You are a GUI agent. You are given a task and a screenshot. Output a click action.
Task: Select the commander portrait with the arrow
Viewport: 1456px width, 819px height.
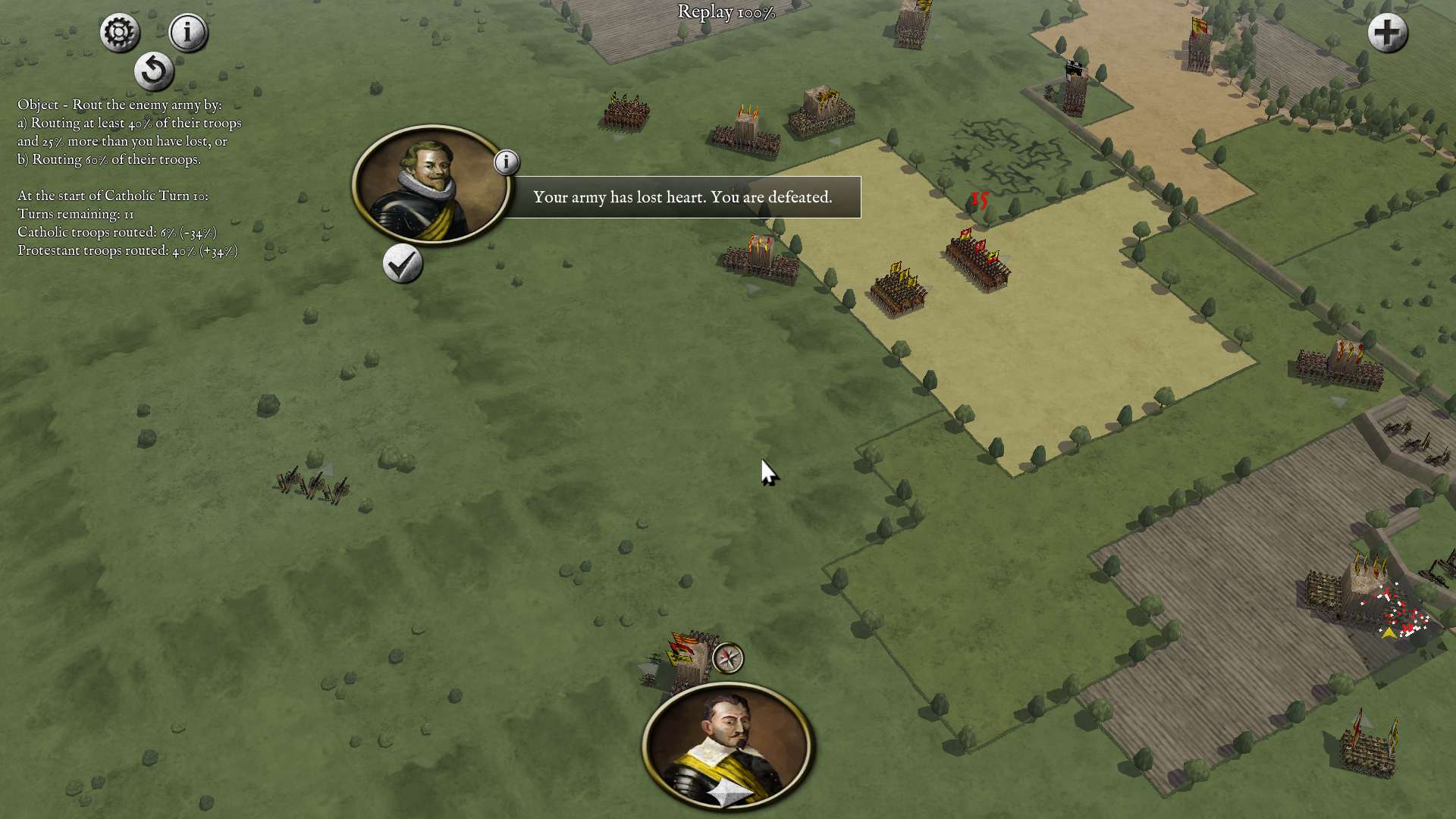pos(727,745)
